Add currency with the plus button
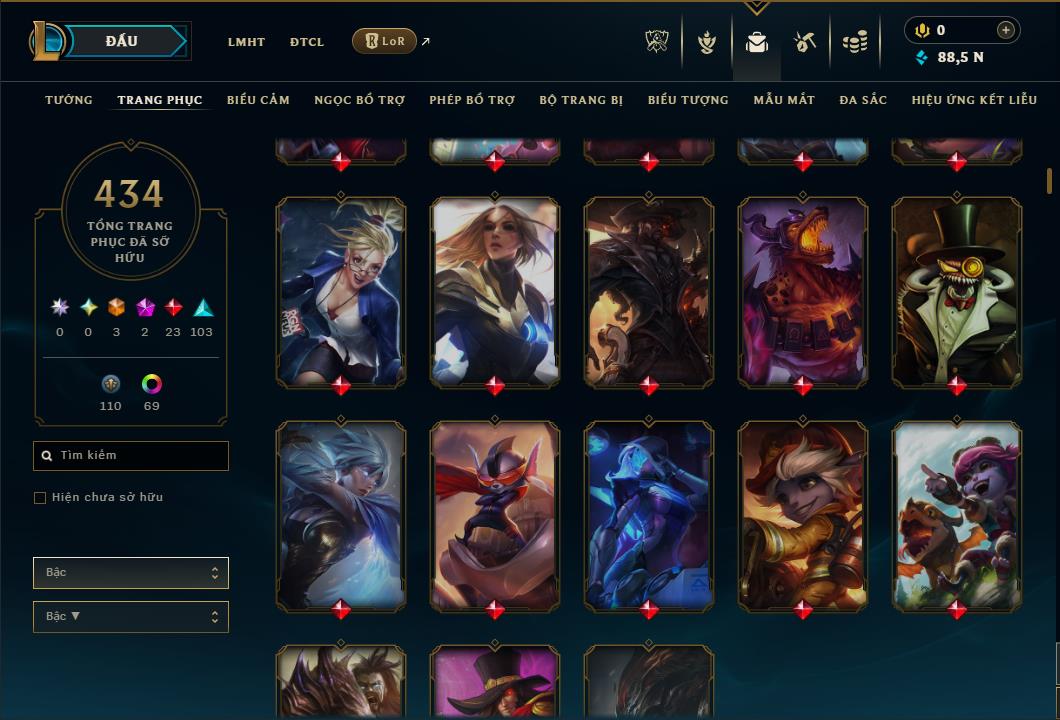The image size is (1060, 720). [1006, 30]
